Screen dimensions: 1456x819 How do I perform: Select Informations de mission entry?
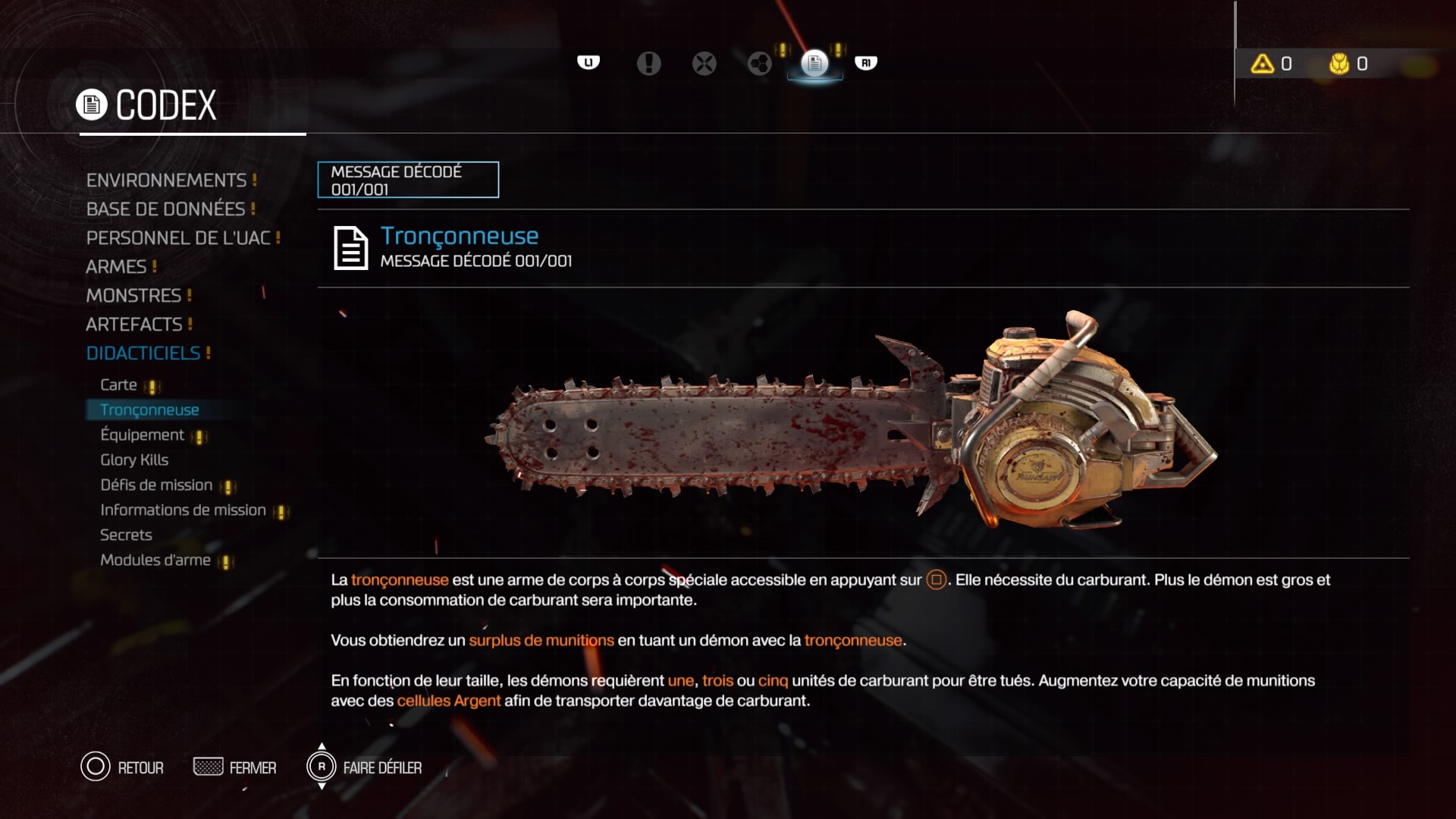click(x=183, y=510)
